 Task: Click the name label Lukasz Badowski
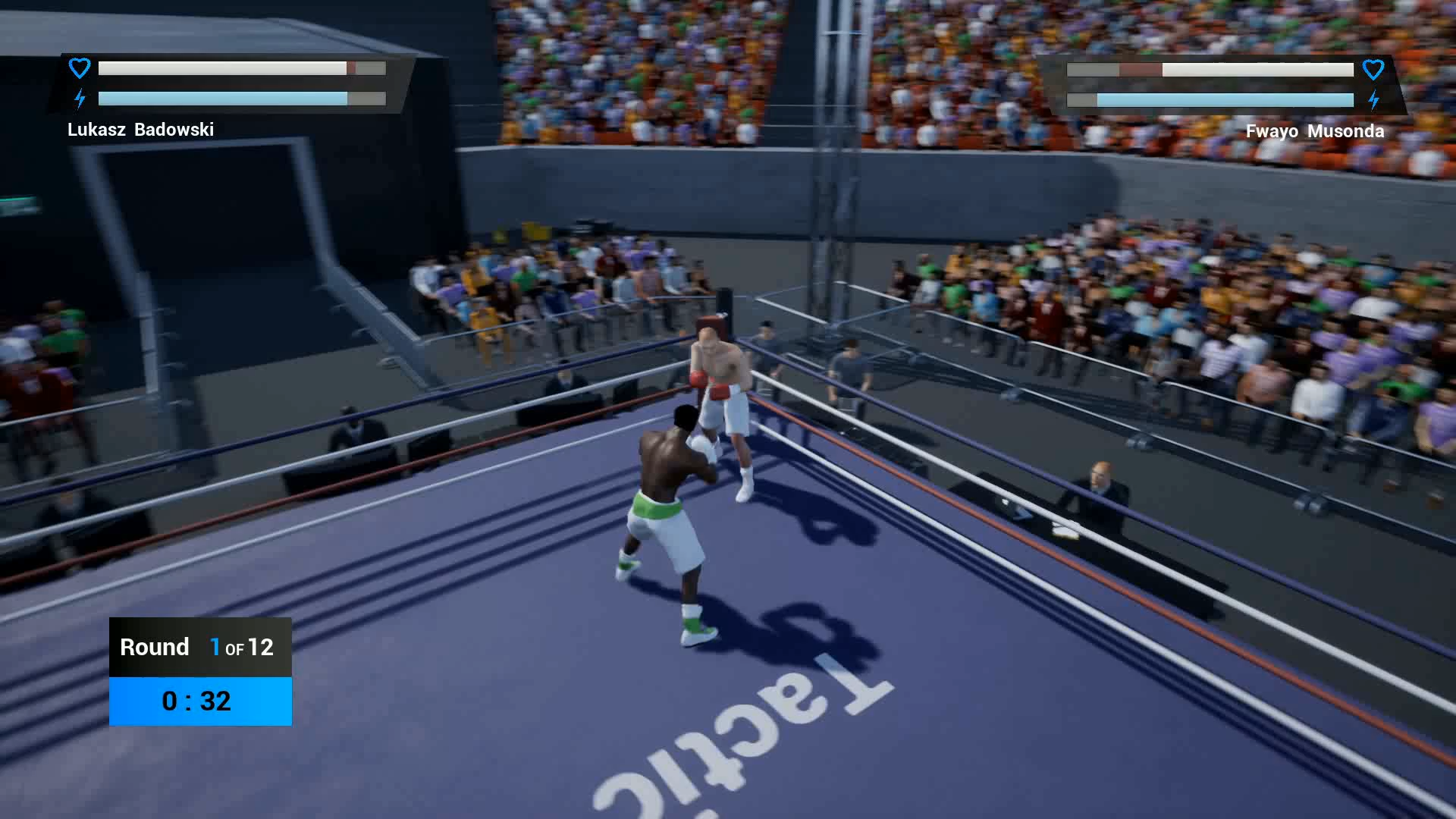(140, 130)
